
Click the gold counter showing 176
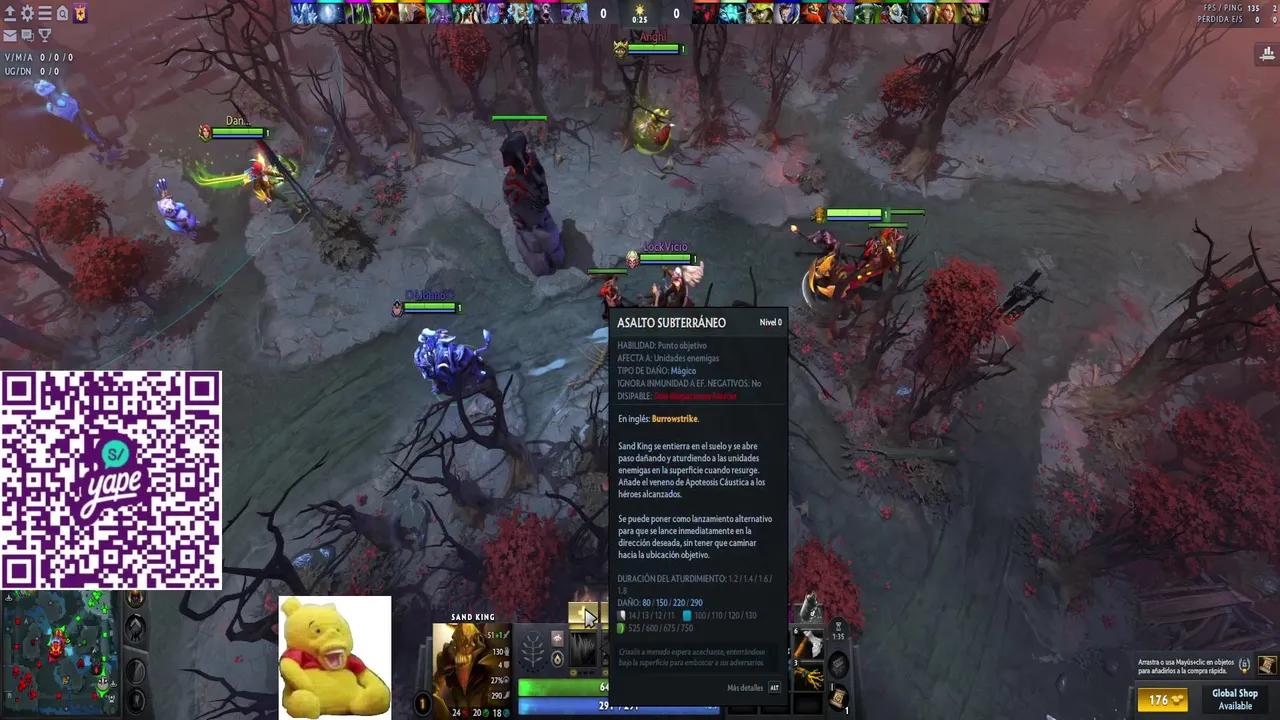pyautogui.click(x=1164, y=702)
